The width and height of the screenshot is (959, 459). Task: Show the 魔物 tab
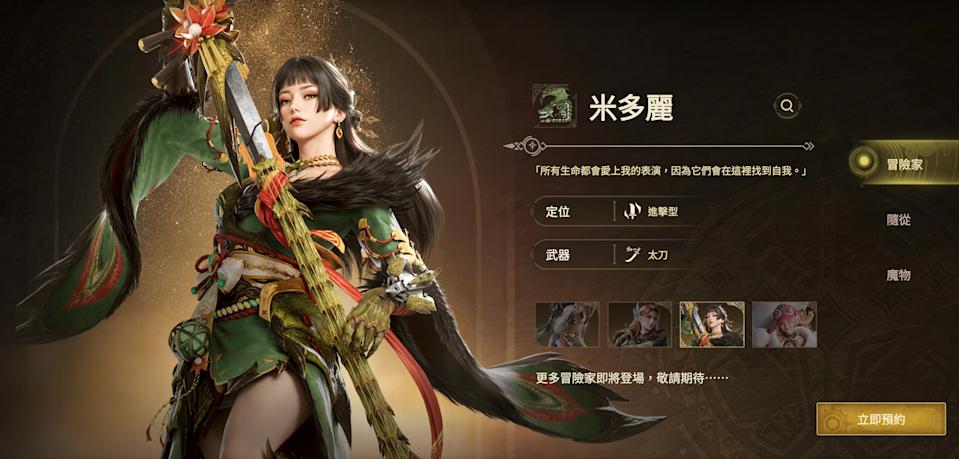point(898,275)
